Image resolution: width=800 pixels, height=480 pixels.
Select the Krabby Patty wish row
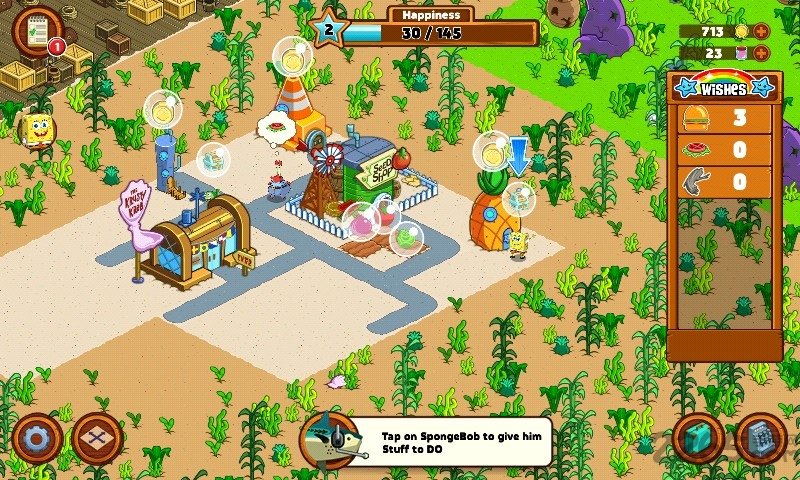point(724,118)
